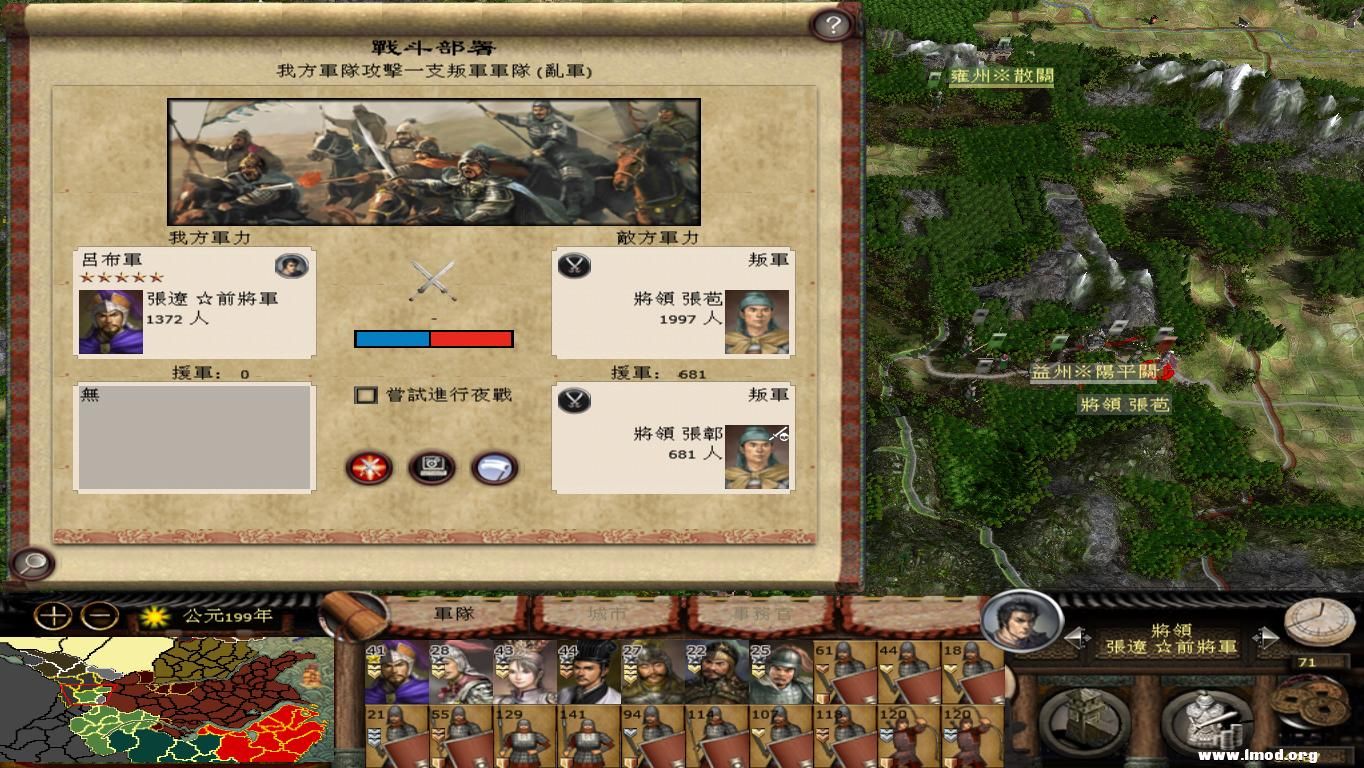Click the magnifier icon on the battle scroll
Viewport: 1364px width, 768px height.
pyautogui.click(x=32, y=564)
